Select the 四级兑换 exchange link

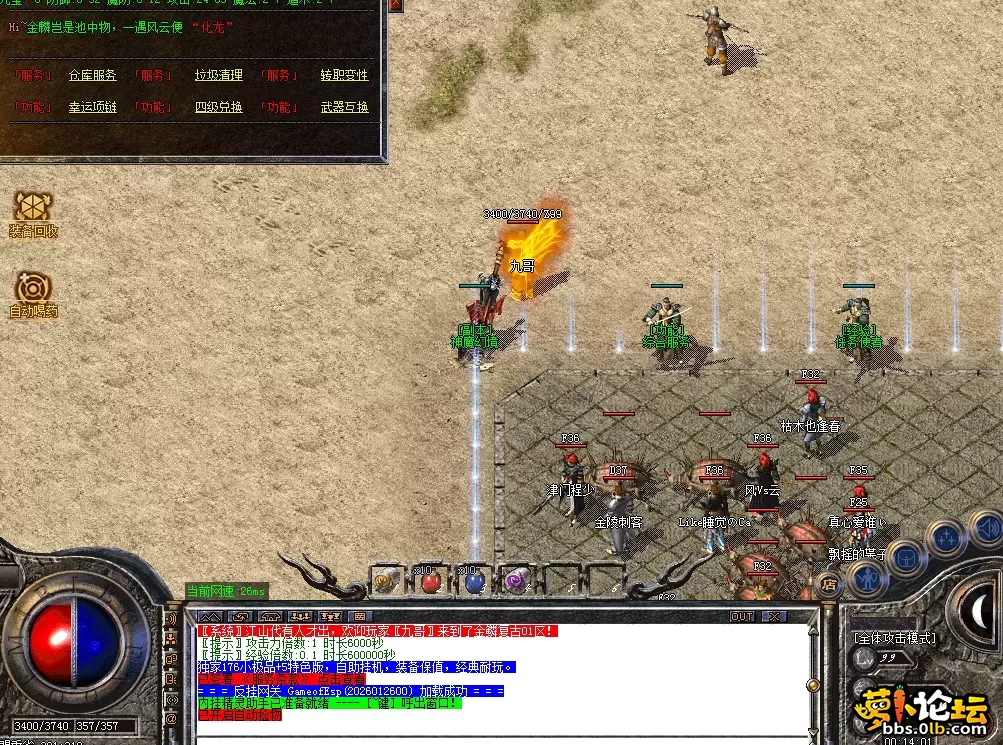[x=218, y=107]
